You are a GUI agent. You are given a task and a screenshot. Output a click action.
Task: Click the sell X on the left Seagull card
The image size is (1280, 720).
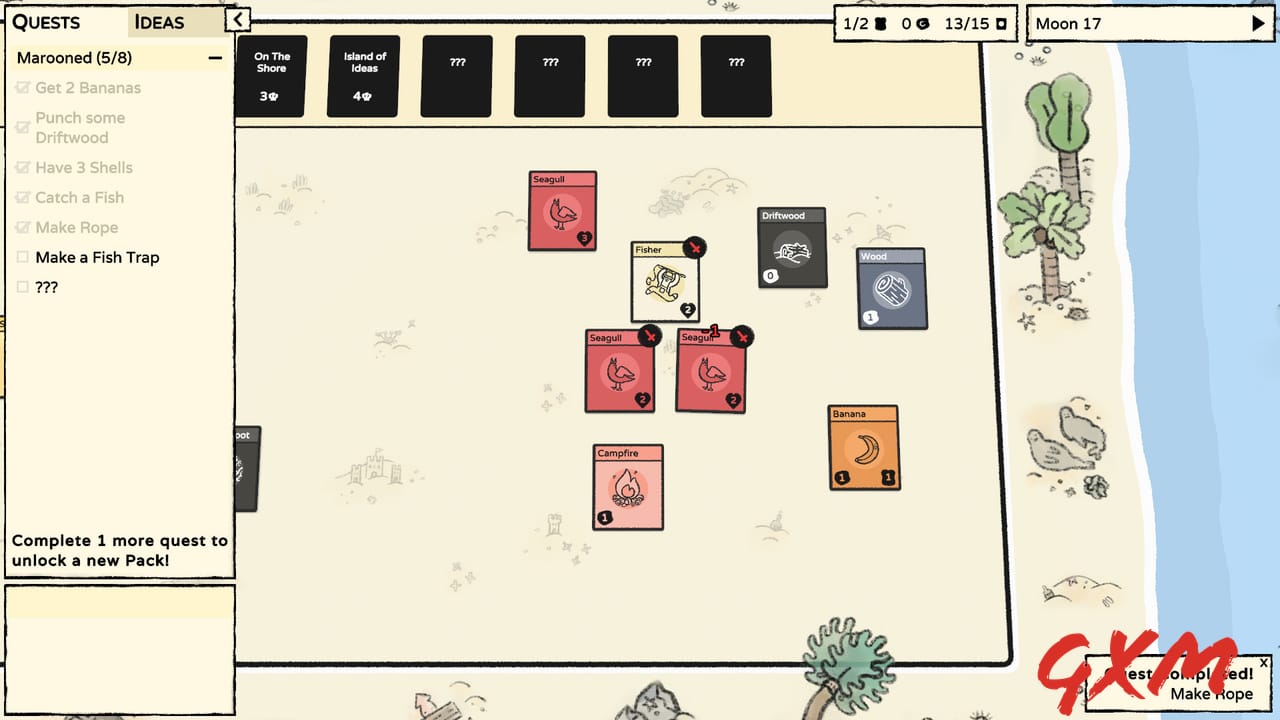coord(653,337)
